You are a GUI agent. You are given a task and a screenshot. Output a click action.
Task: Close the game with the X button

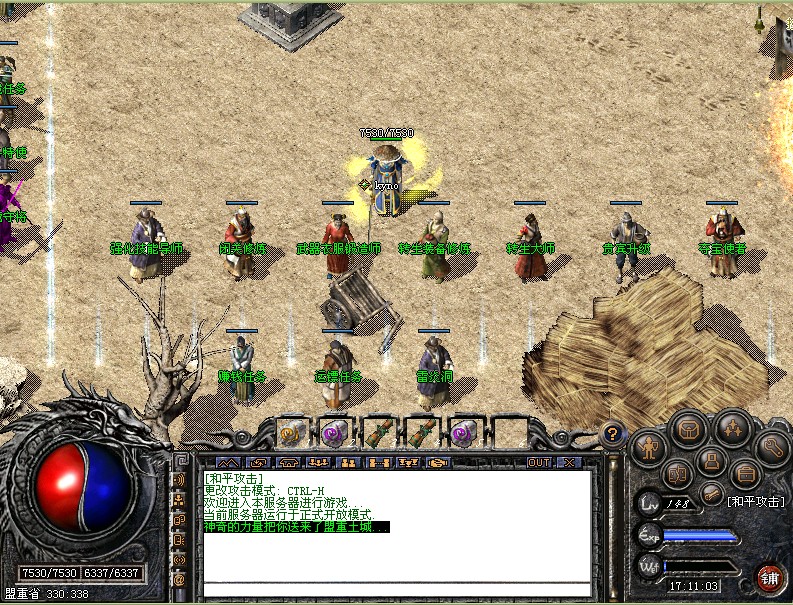[568, 462]
